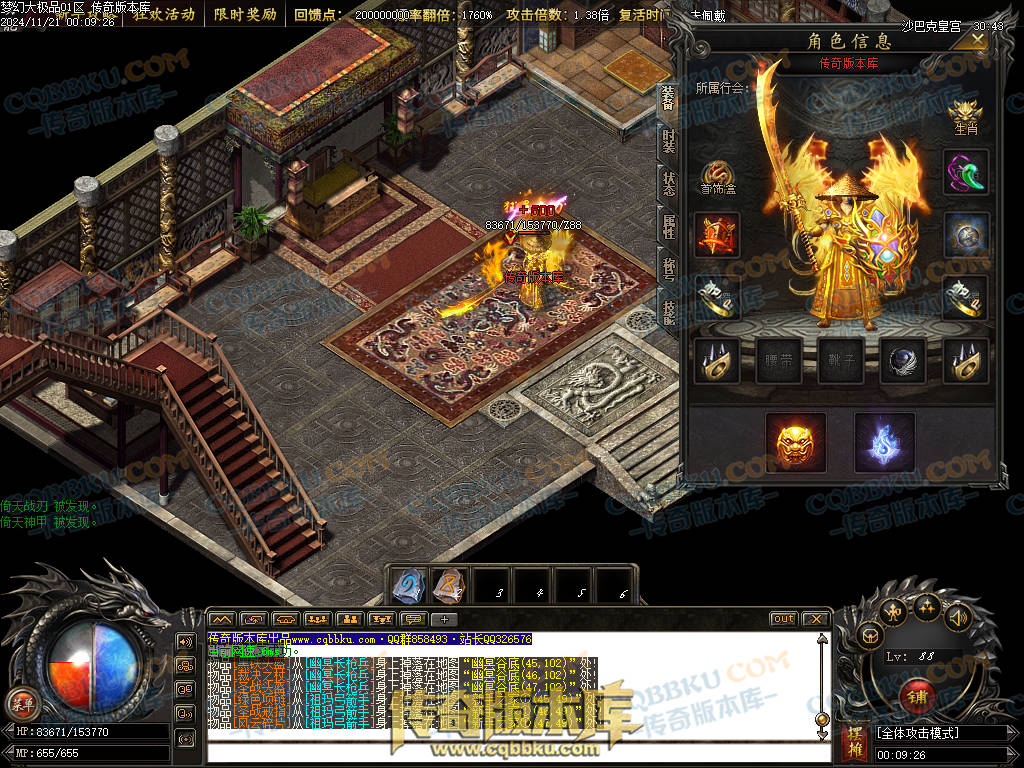The height and width of the screenshot is (768, 1024).
Task: Select the green and purple necklace slot
Action: (x=965, y=171)
